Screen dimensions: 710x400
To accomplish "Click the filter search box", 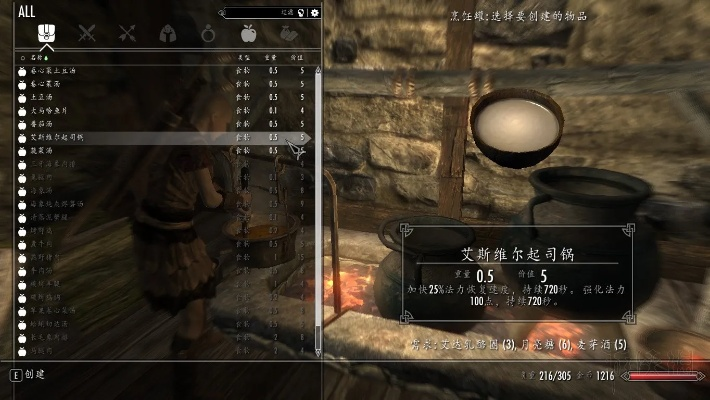I will (265, 12).
